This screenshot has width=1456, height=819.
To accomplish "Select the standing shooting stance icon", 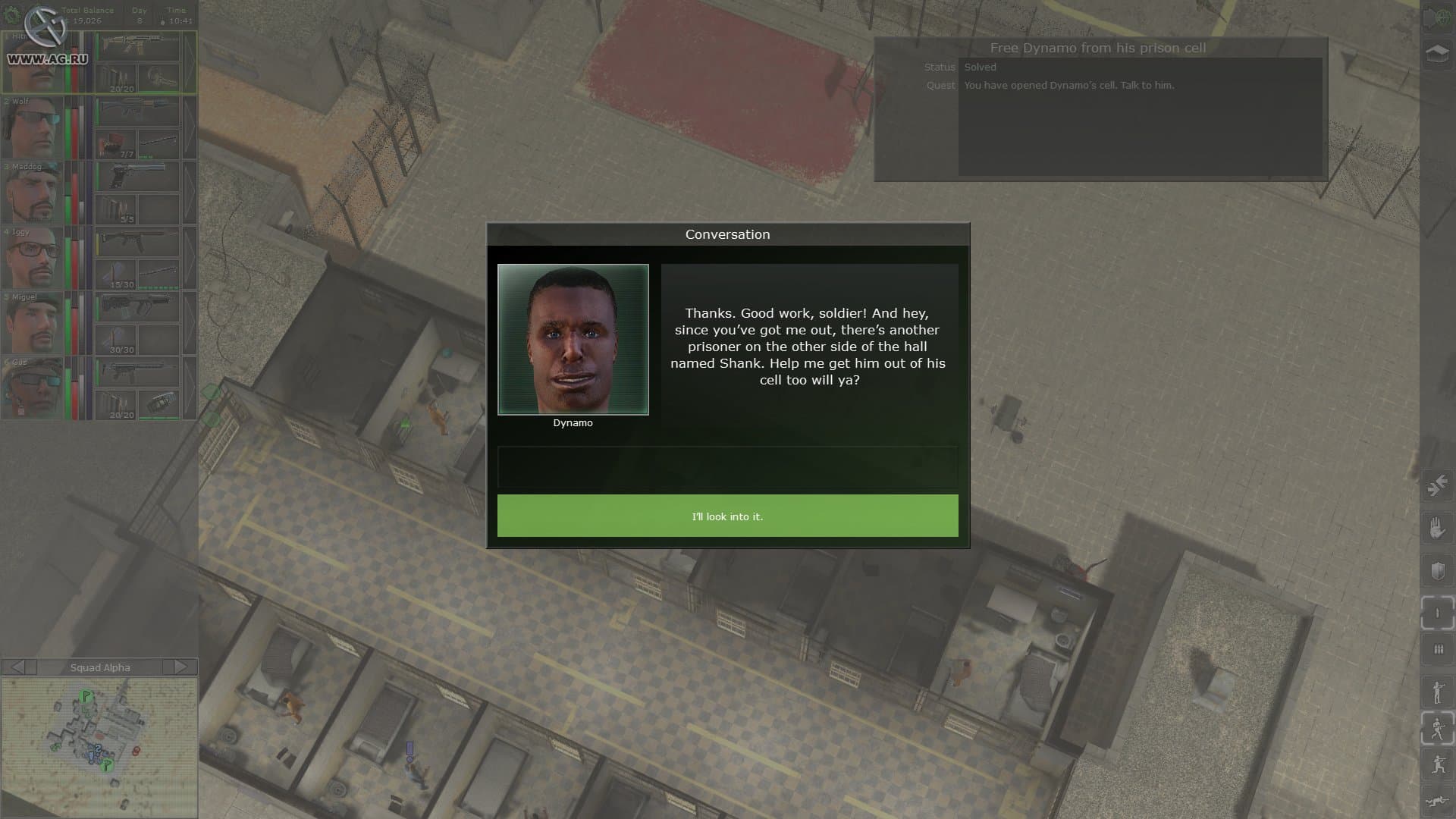I will point(1436,691).
